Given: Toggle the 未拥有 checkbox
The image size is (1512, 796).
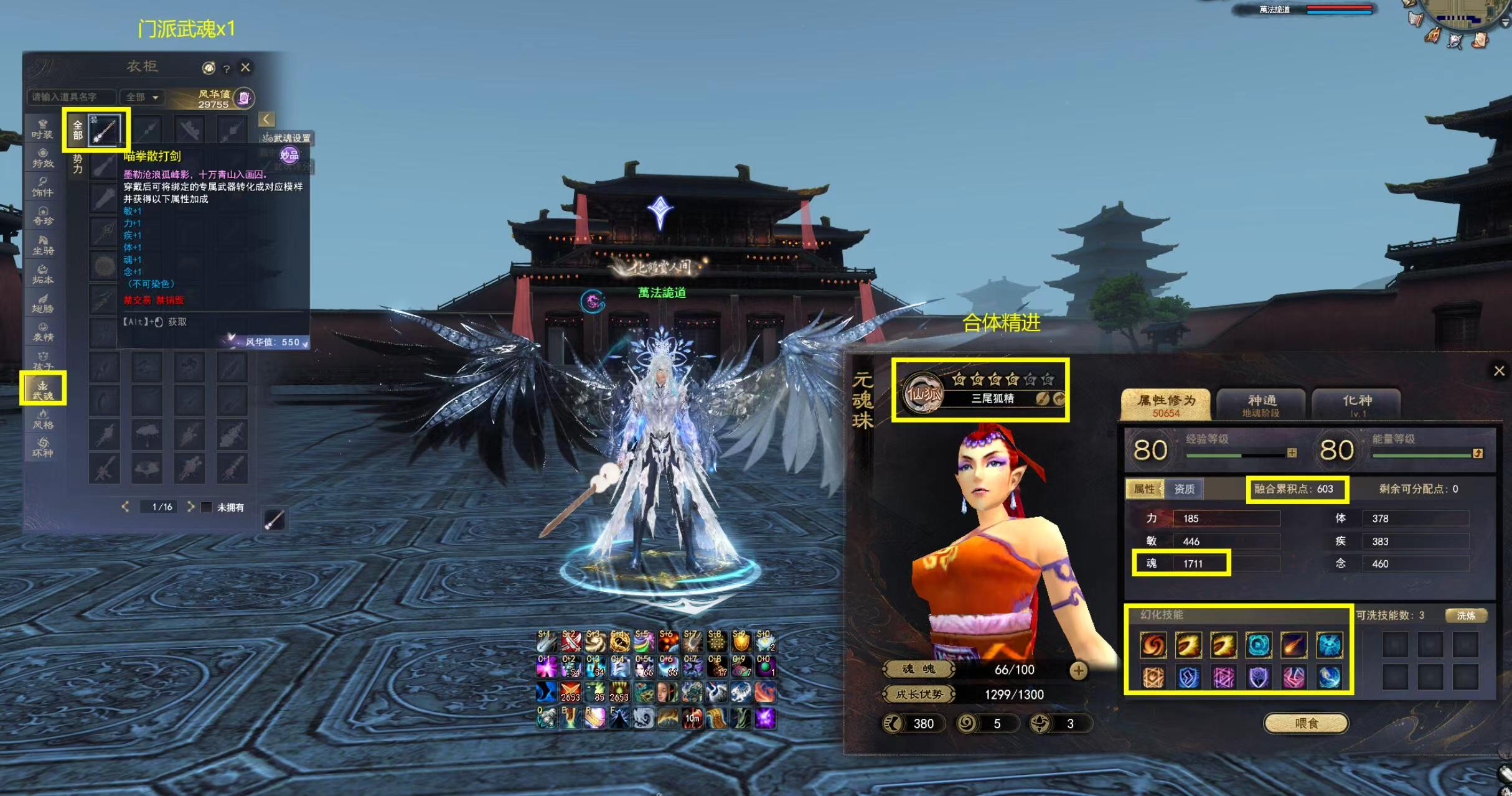Looking at the screenshot, I should [207, 507].
